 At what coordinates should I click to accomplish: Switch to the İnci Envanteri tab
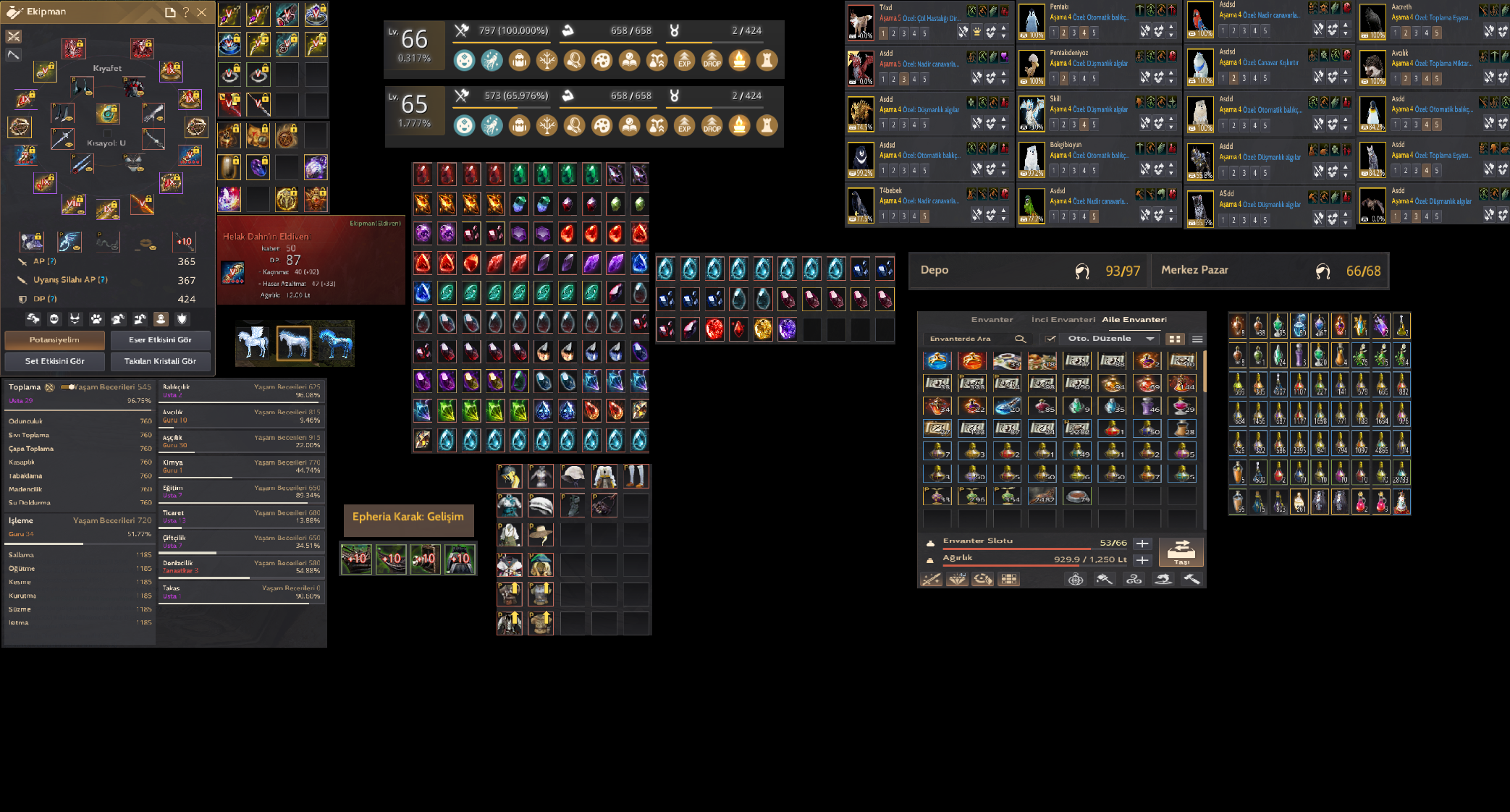pos(1064,320)
